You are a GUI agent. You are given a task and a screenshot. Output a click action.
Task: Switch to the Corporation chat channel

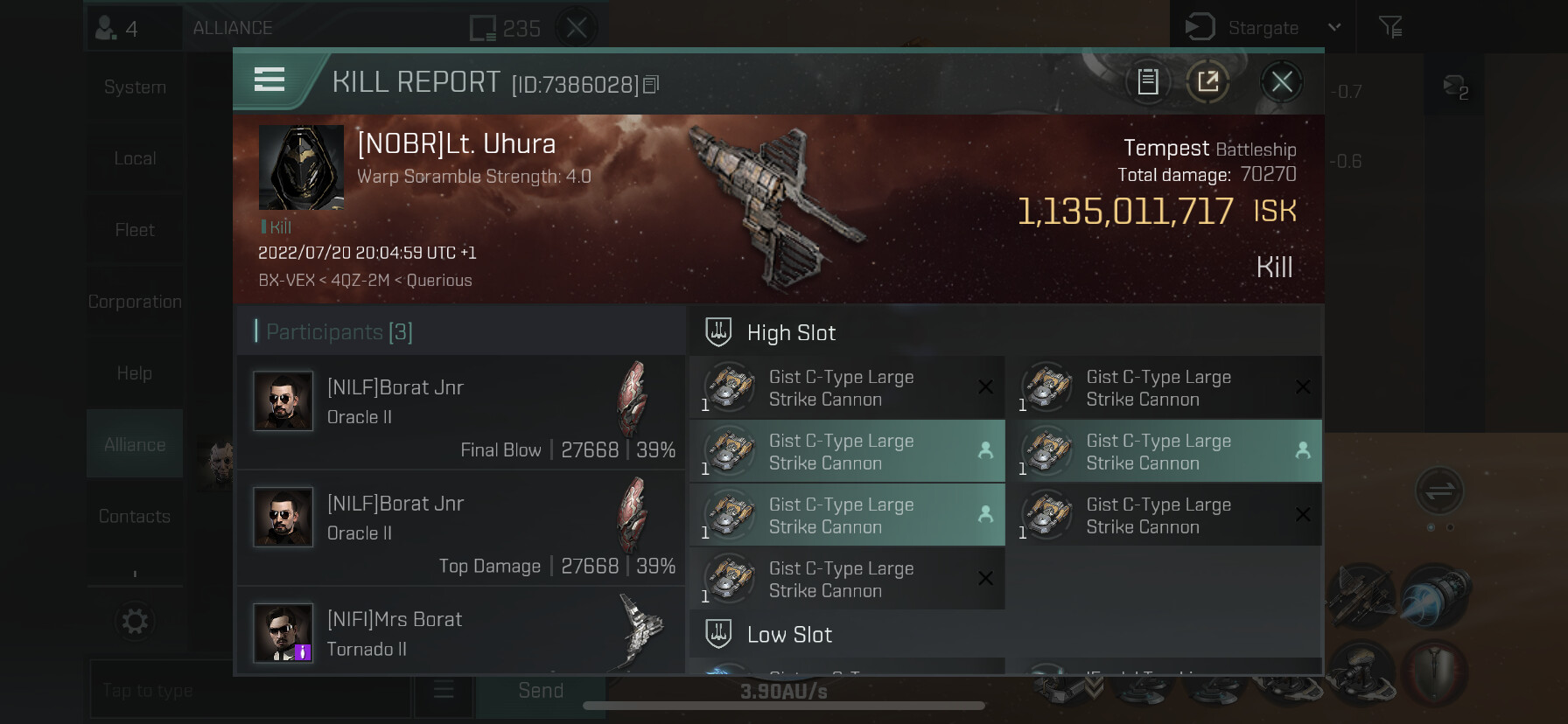point(135,302)
